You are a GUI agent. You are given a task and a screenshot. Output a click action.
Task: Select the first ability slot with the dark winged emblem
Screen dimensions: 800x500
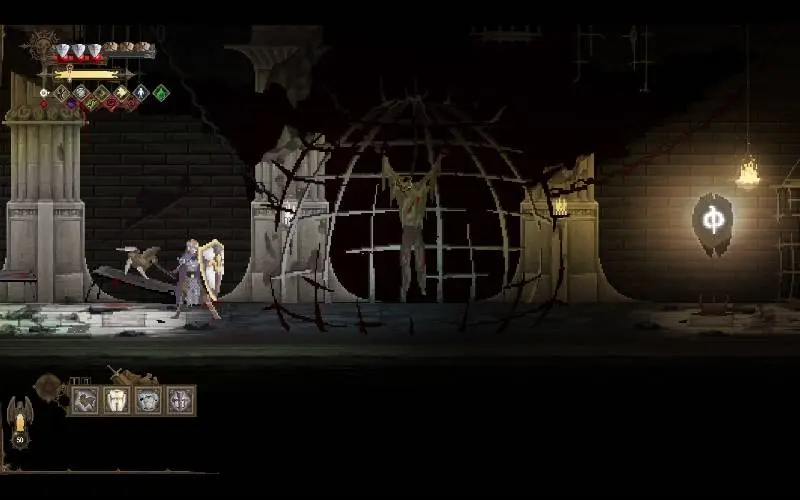84,401
